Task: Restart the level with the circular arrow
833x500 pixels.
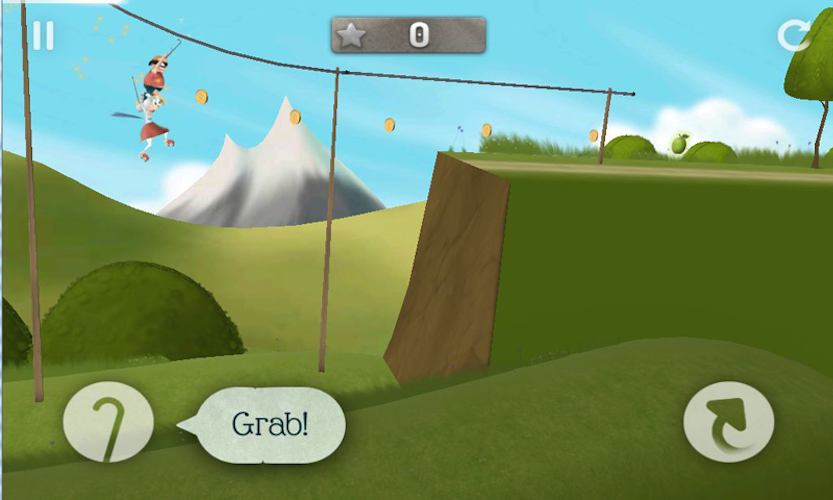Action: click(x=794, y=36)
